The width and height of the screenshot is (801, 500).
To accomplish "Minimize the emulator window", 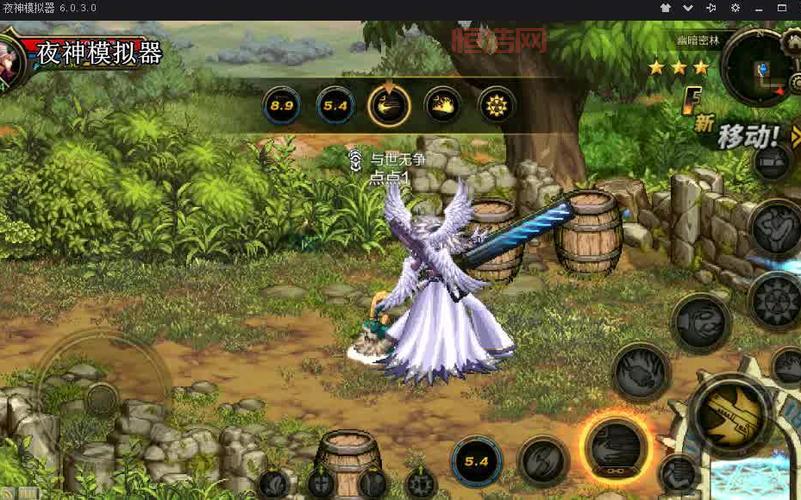I will tap(761, 8).
